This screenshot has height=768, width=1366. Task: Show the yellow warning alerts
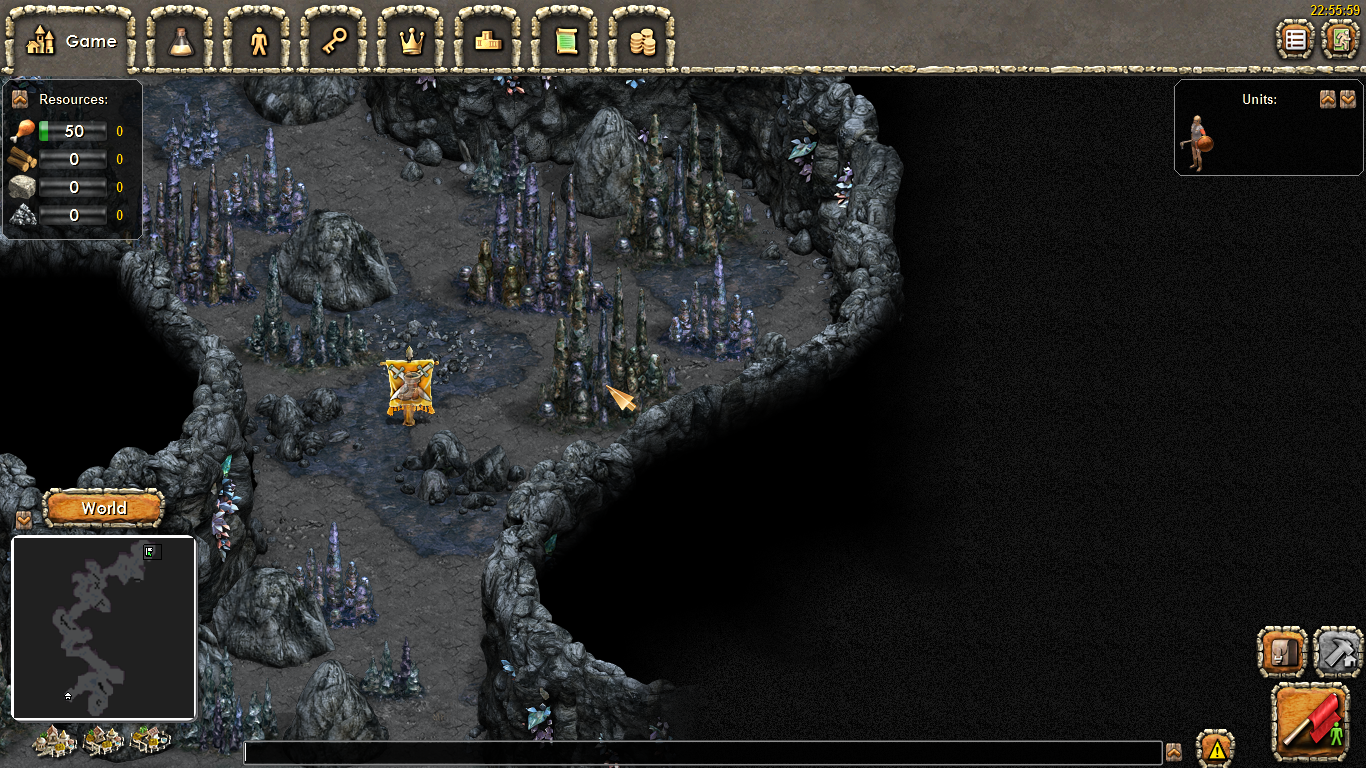[1216, 748]
